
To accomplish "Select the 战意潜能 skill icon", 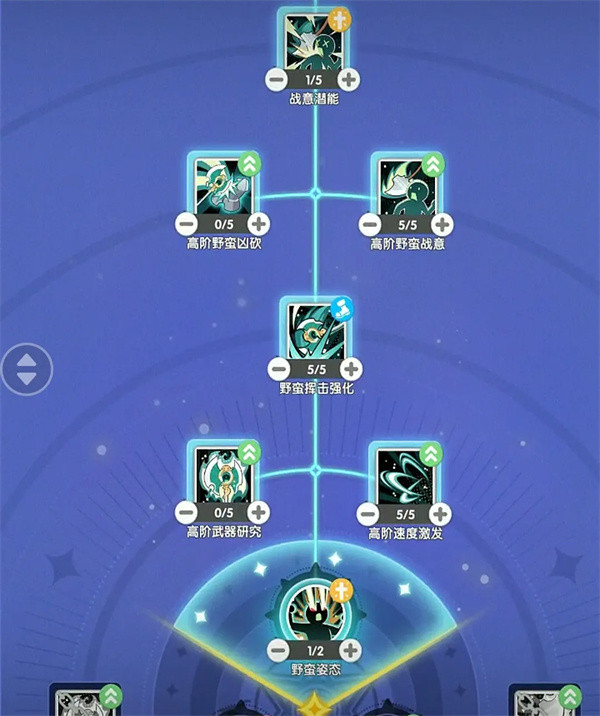I will [314, 42].
